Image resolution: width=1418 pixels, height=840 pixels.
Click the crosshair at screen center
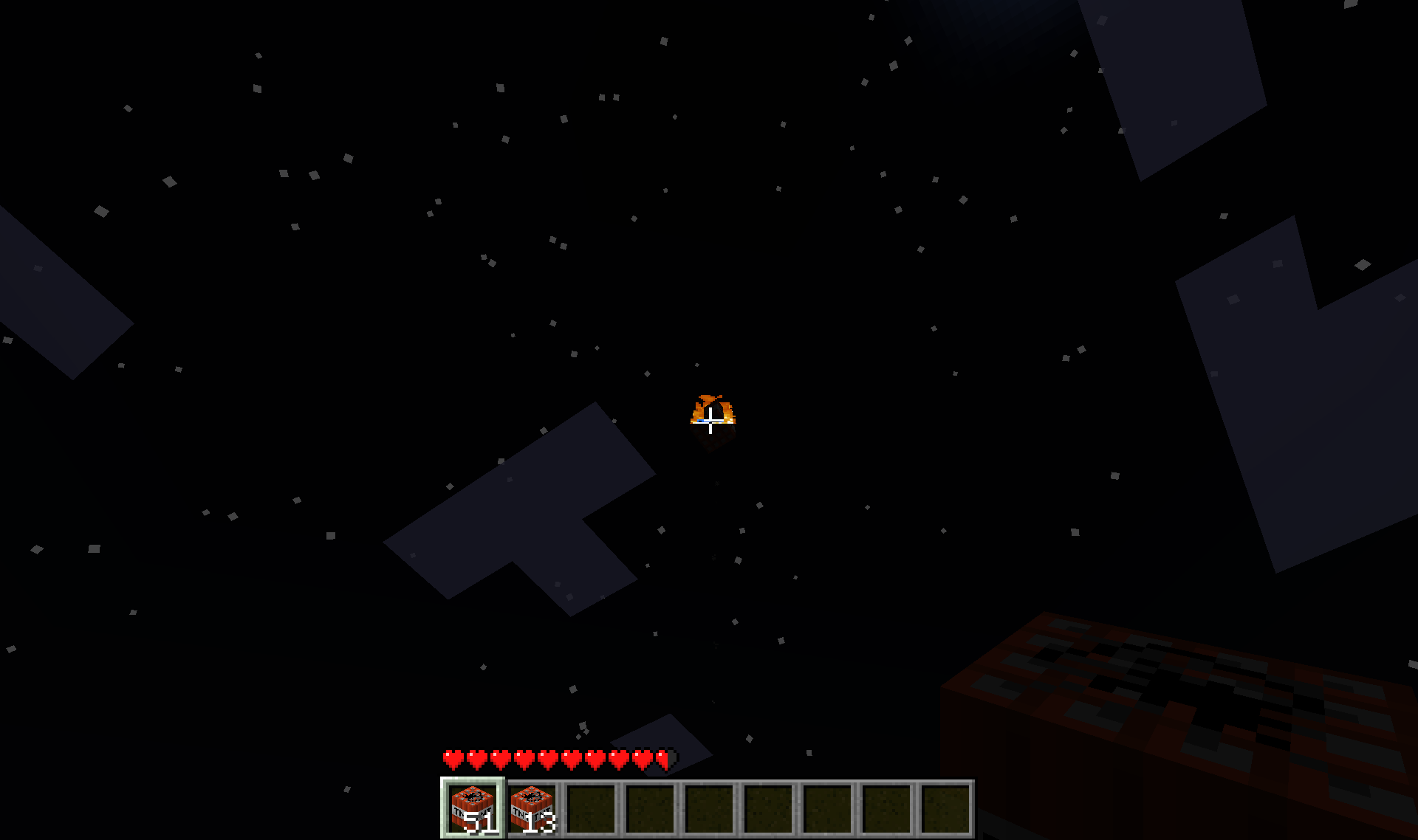pos(709,420)
